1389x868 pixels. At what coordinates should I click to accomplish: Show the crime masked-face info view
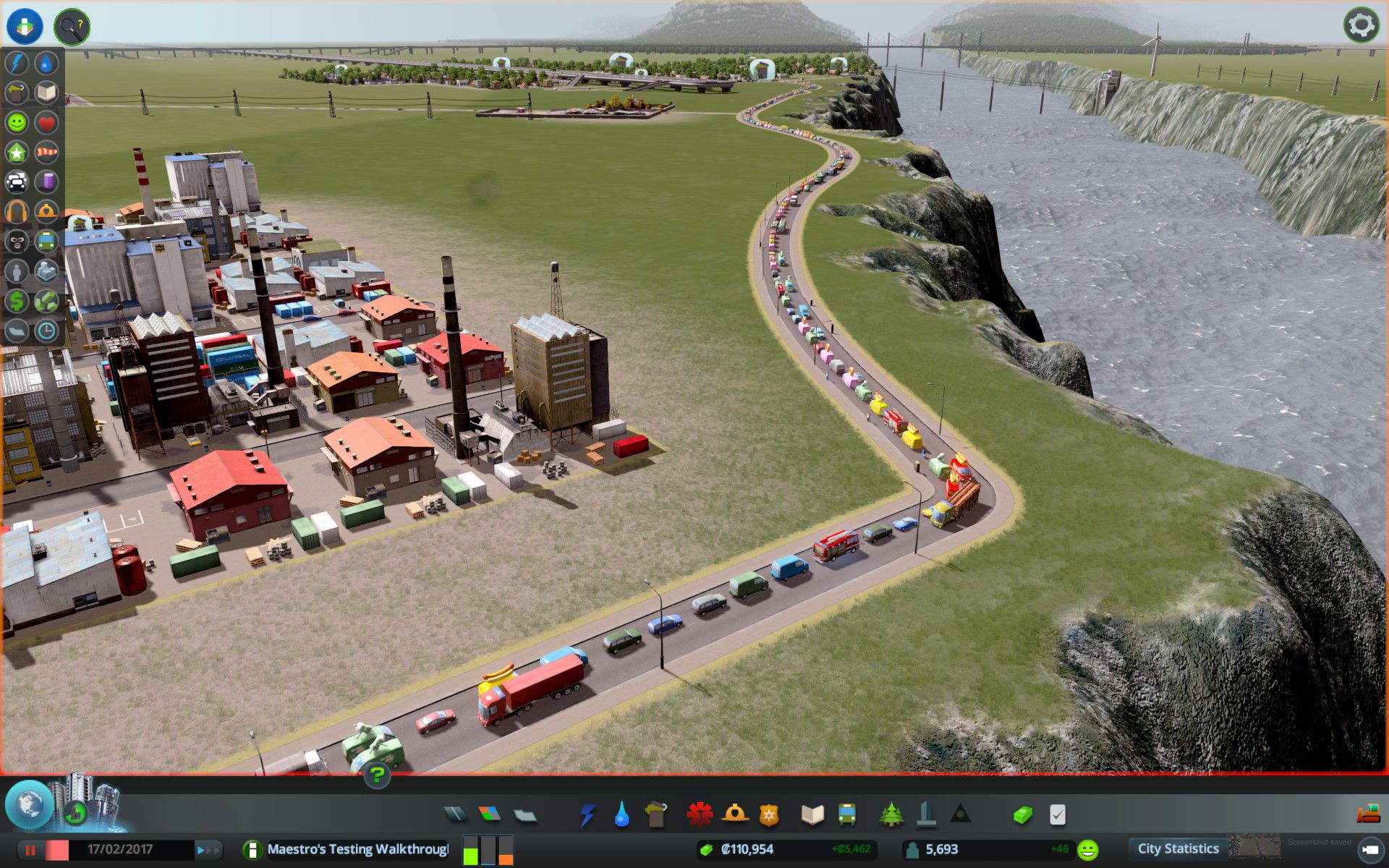(17, 241)
